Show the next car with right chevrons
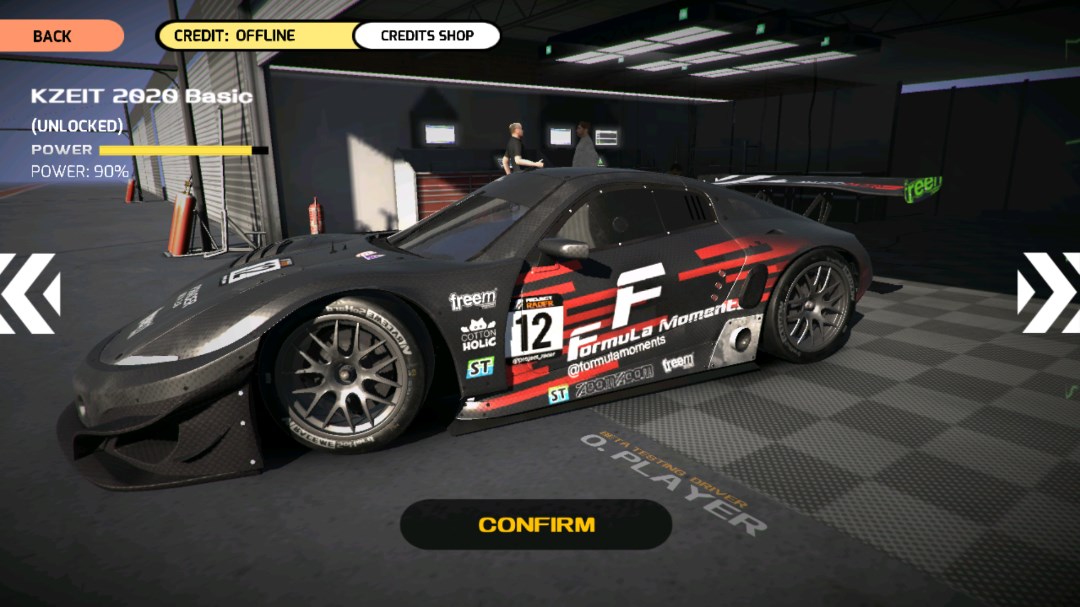 [x=1049, y=293]
